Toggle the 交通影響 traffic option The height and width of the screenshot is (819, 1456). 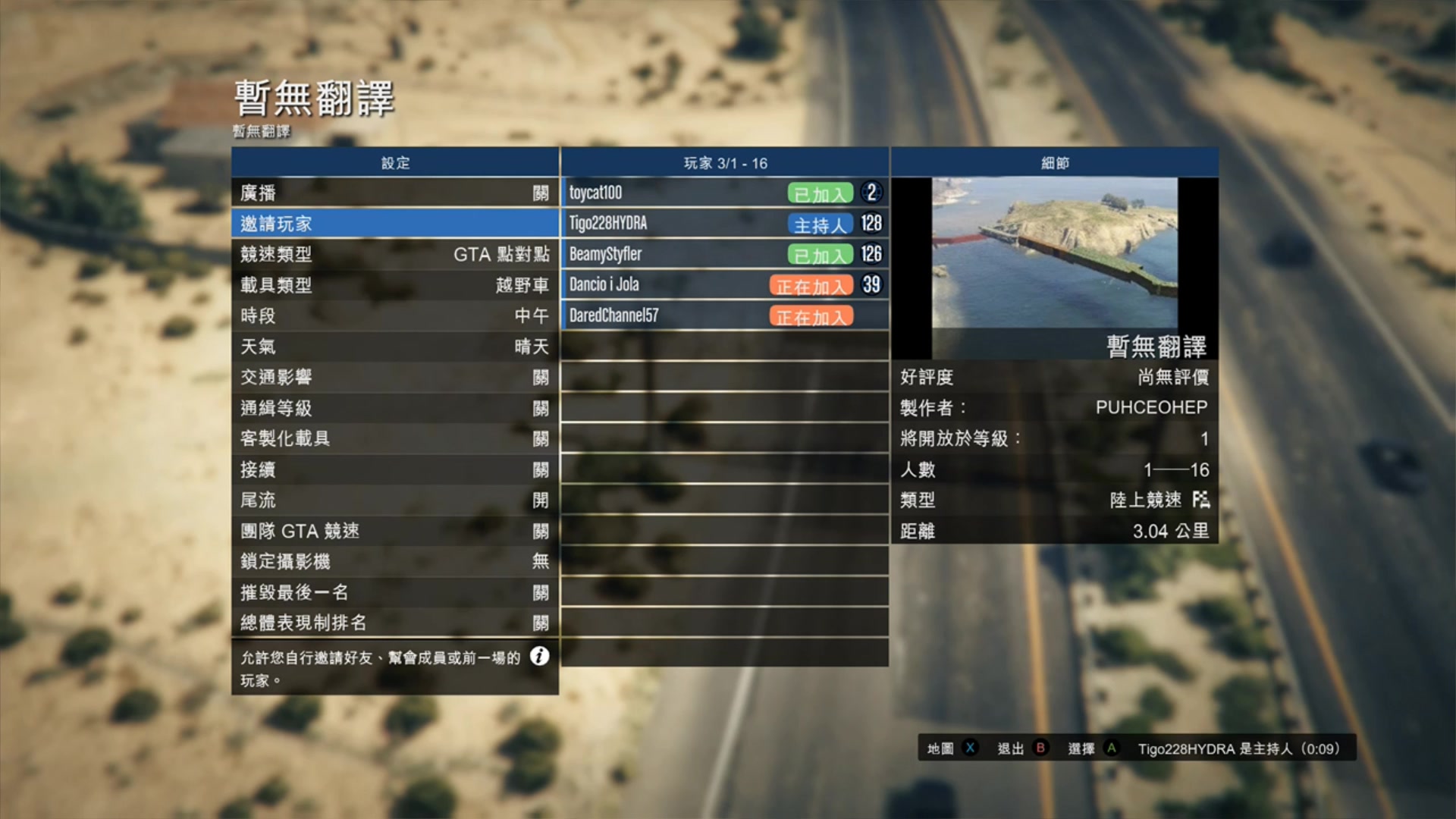coord(394,377)
